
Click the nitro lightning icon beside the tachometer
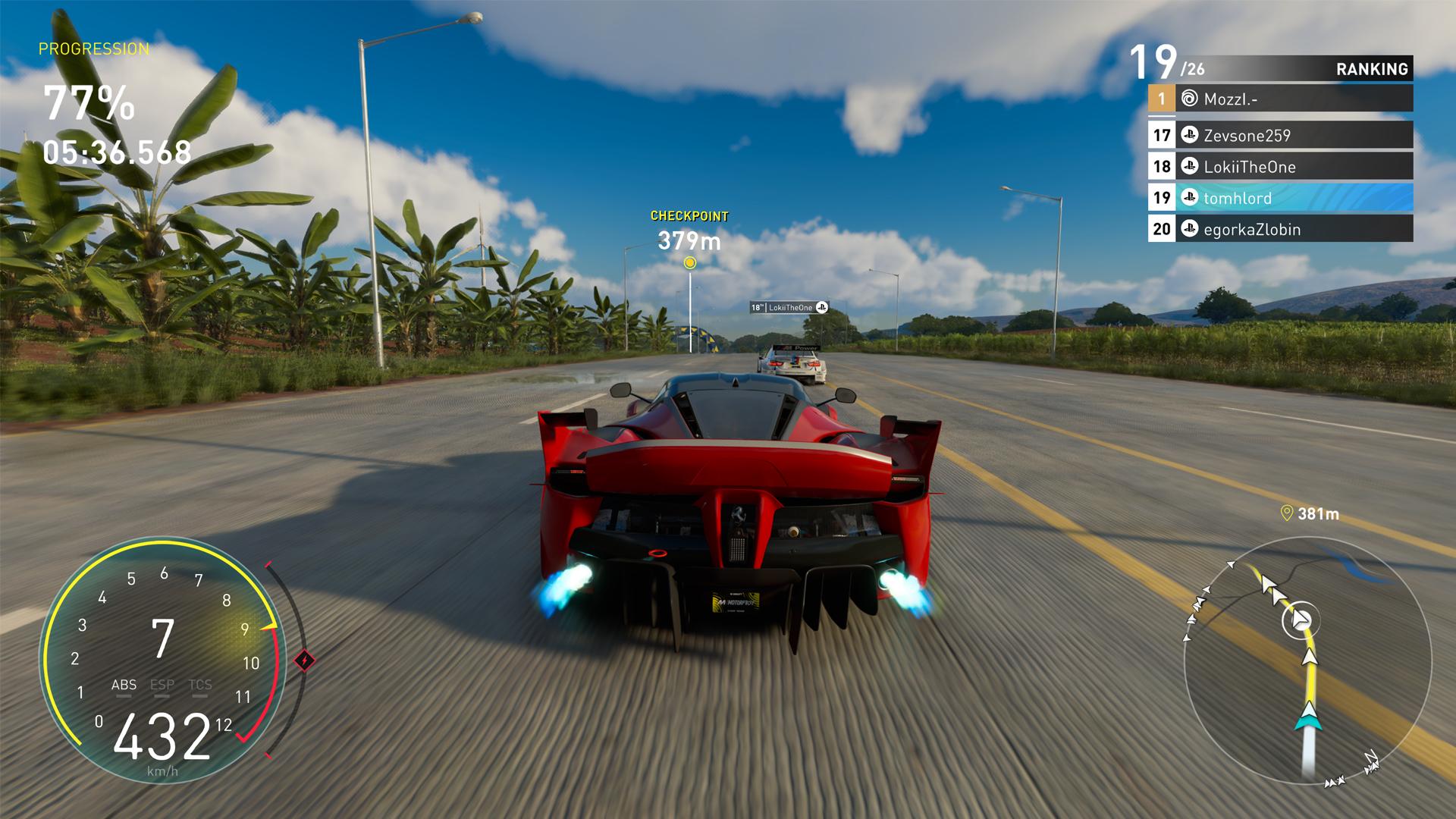click(x=306, y=660)
